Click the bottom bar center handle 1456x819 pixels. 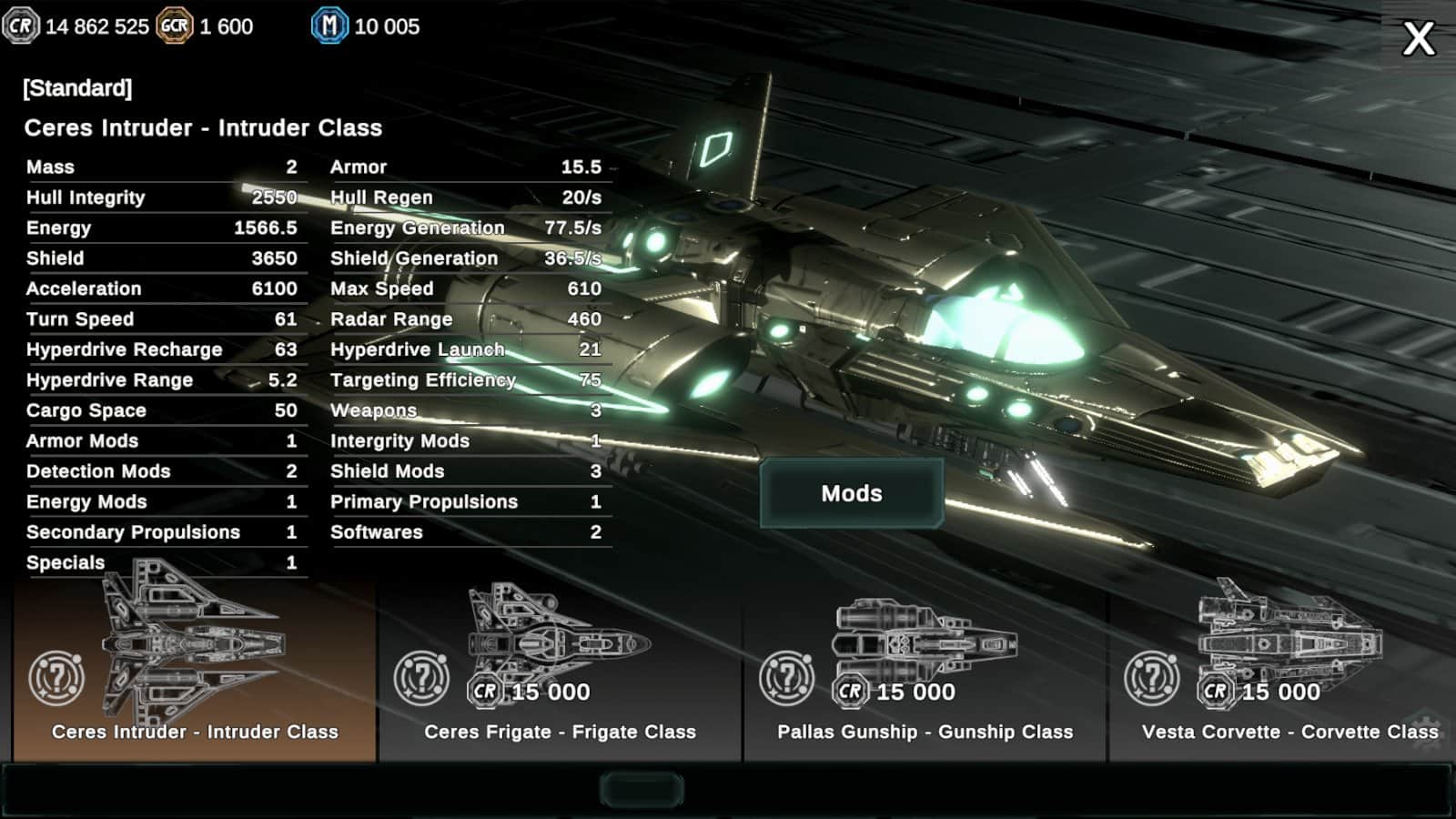click(x=642, y=790)
